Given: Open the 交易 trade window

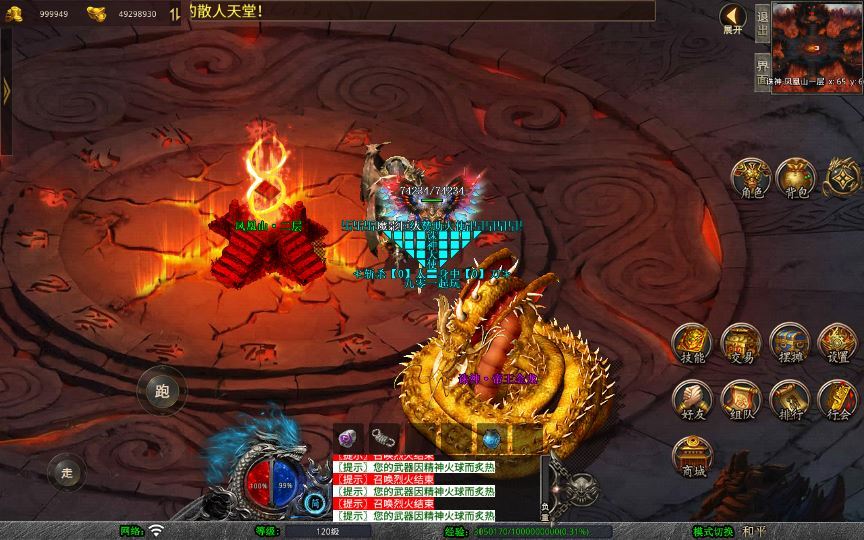Looking at the screenshot, I should pyautogui.click(x=741, y=344).
